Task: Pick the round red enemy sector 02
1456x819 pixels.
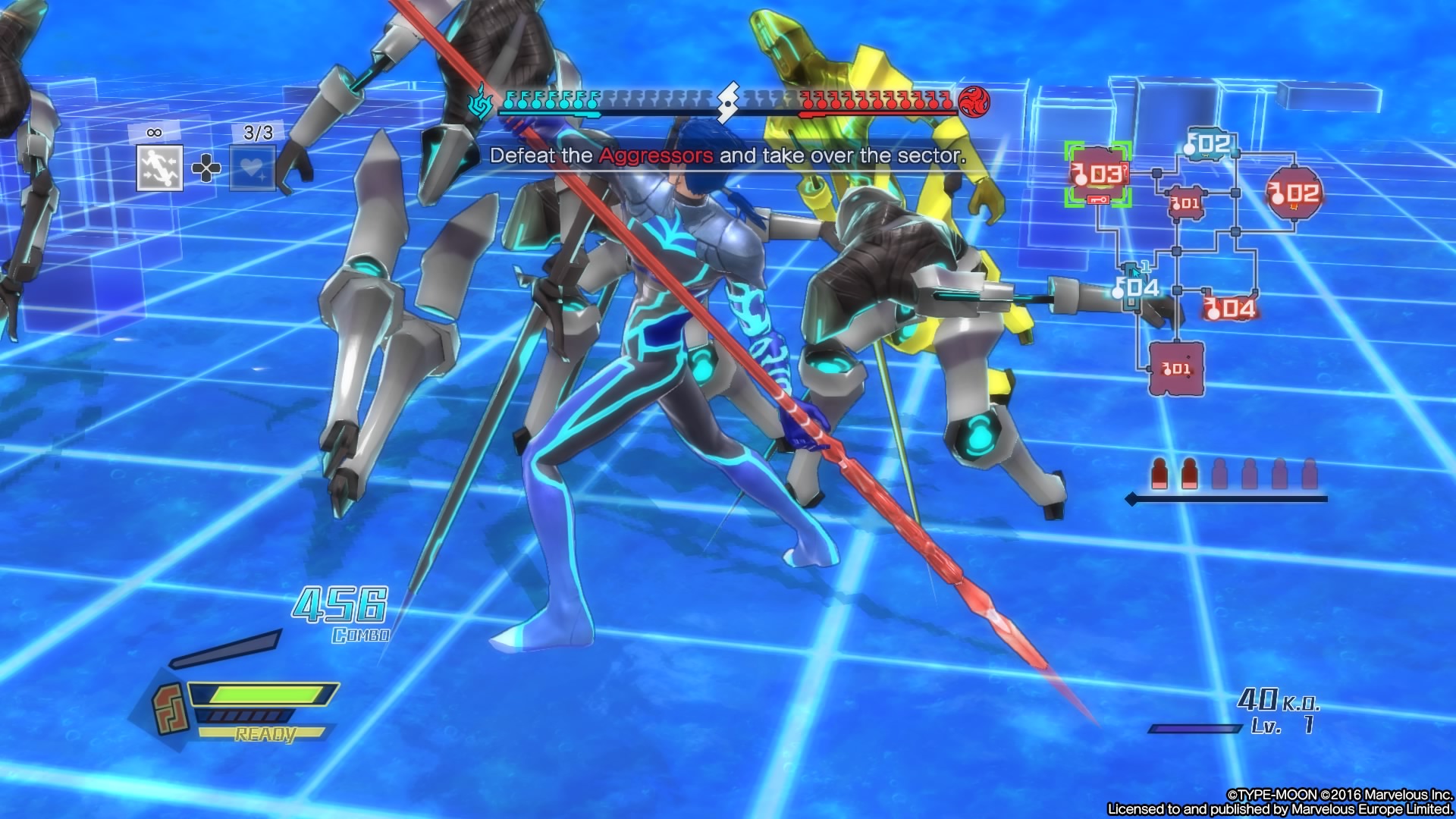Action: [1294, 193]
